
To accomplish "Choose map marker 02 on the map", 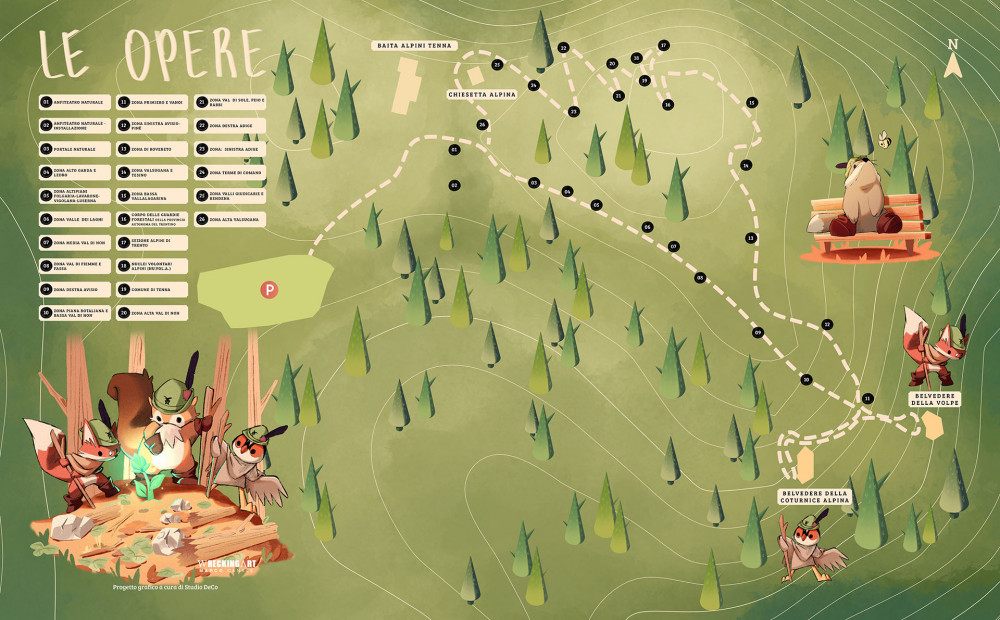I will click(x=454, y=185).
